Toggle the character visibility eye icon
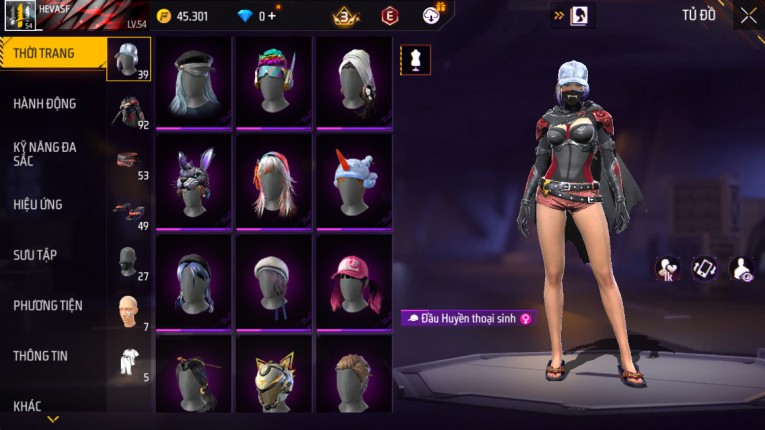This screenshot has width=765, height=430. [743, 268]
